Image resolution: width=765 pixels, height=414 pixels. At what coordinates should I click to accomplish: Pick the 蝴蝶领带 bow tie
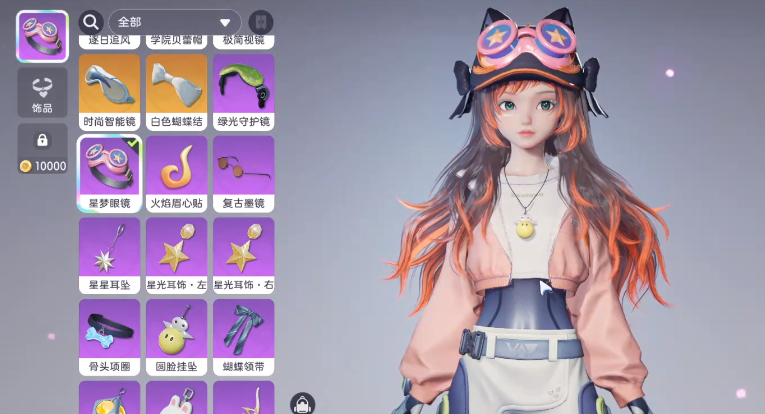pos(243,337)
